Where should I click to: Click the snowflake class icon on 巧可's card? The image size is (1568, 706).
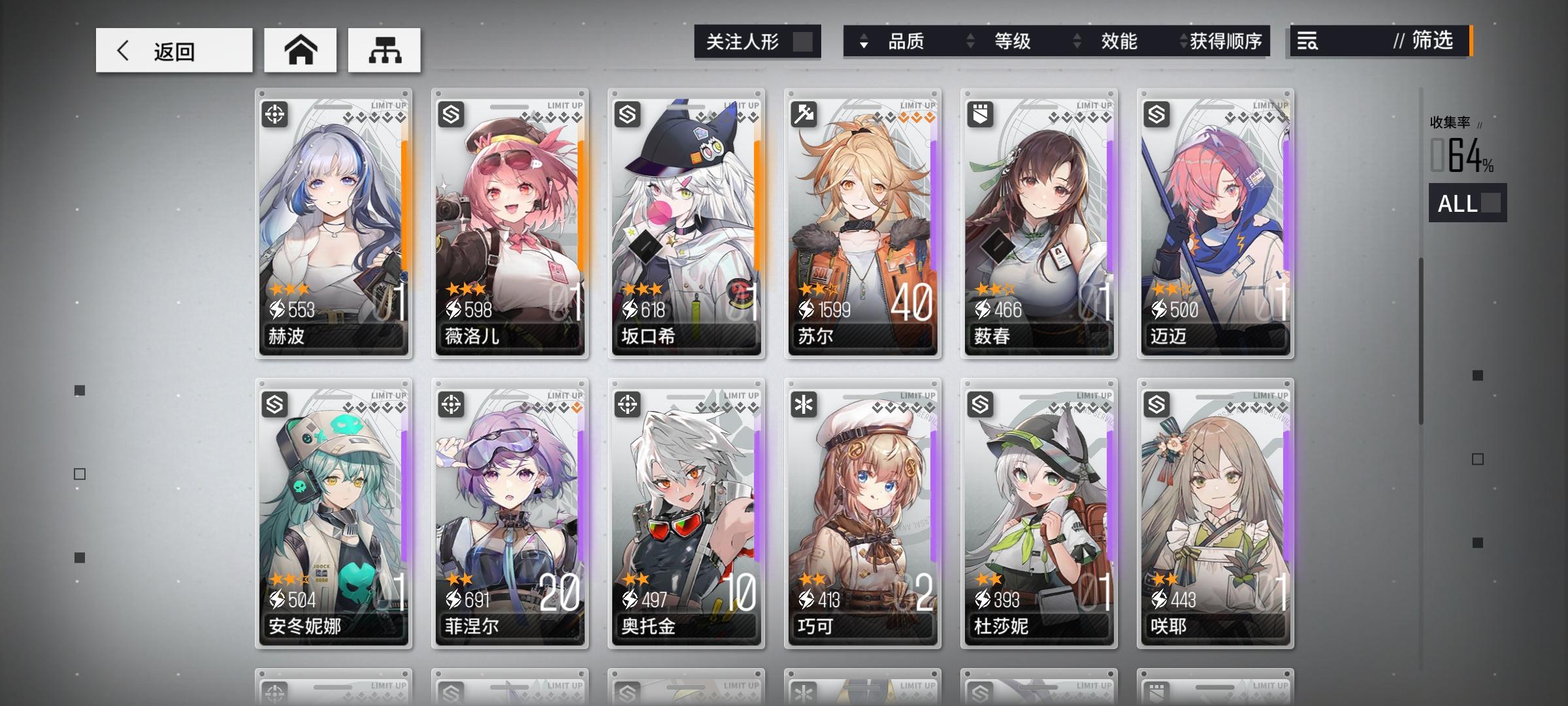[806, 403]
